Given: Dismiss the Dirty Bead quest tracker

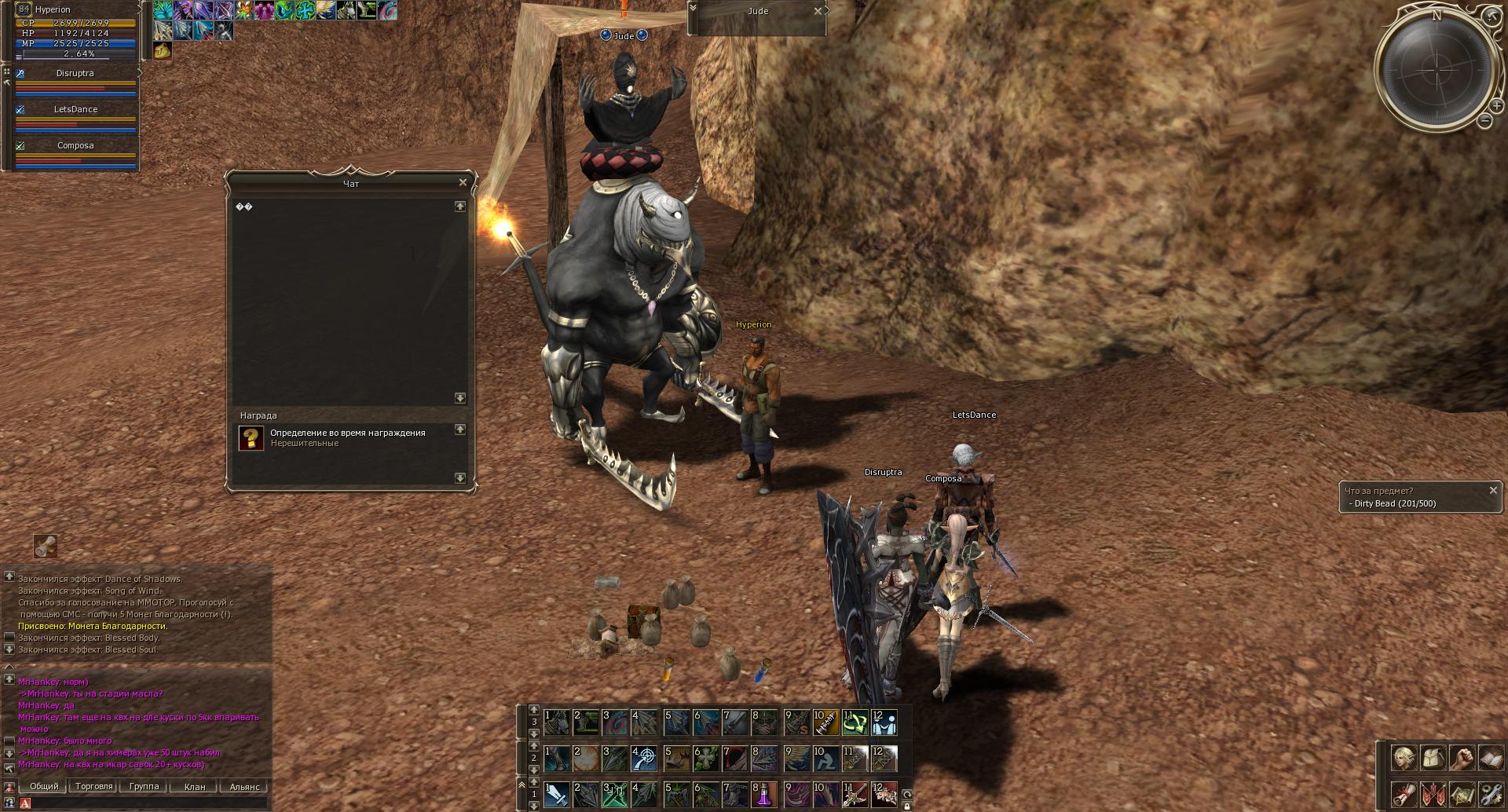Looking at the screenshot, I should (1493, 490).
